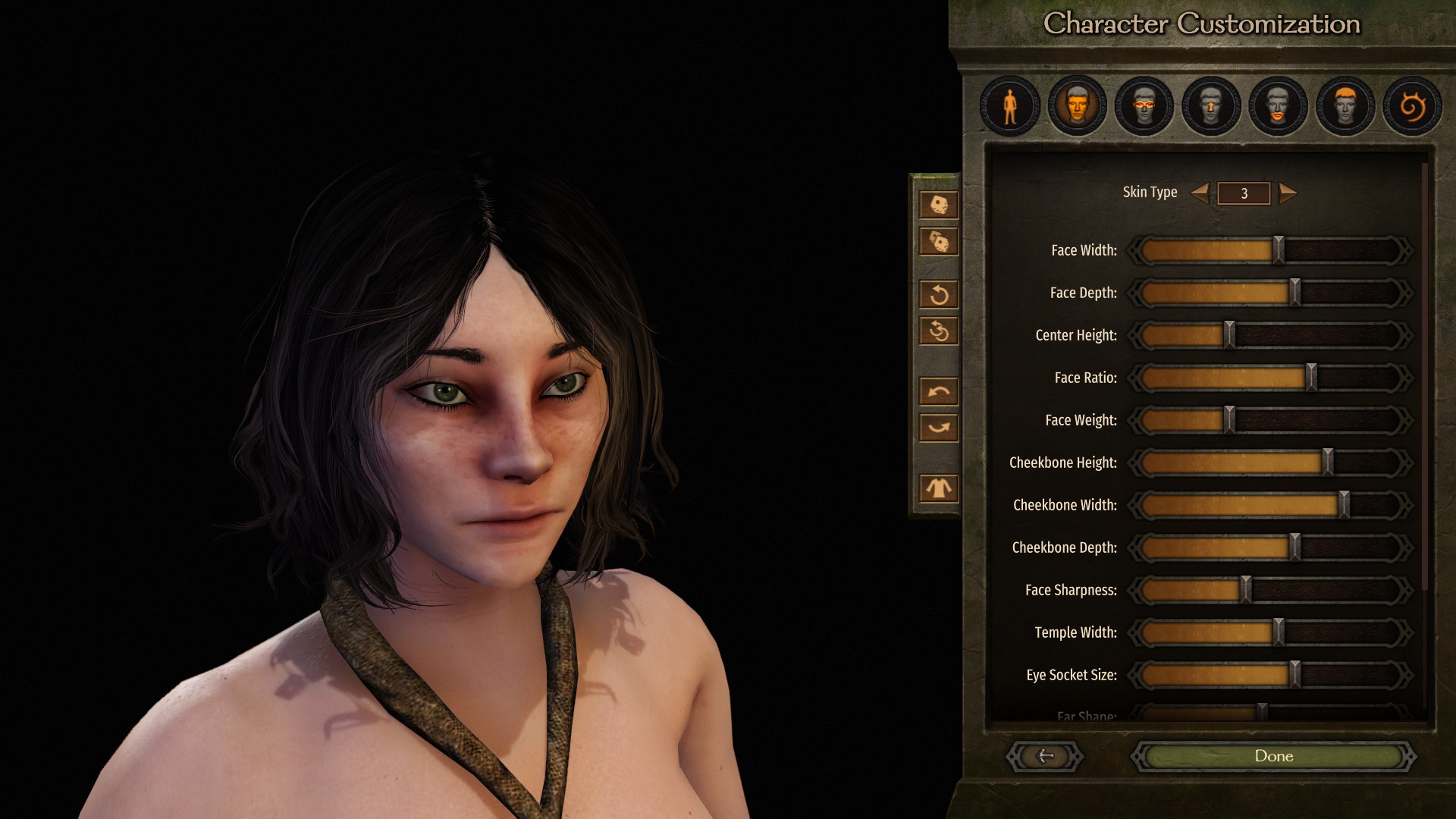
Task: Increase Skin Type with right arrow
Action: point(1287,193)
